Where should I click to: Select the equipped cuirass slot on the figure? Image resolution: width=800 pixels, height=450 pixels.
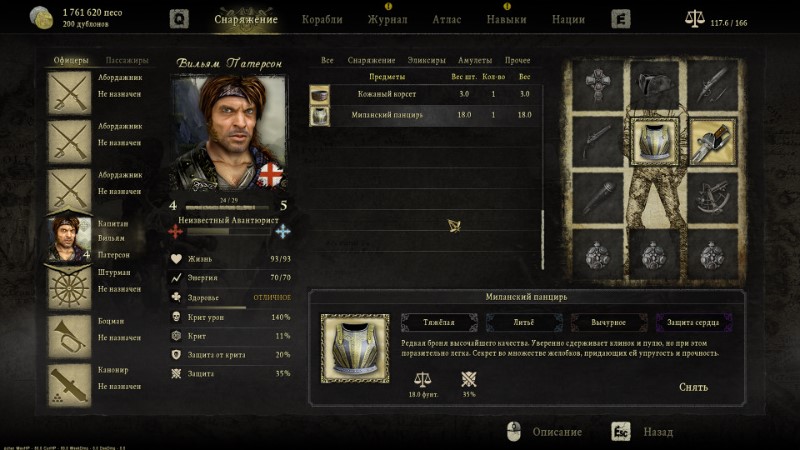[x=656, y=140]
